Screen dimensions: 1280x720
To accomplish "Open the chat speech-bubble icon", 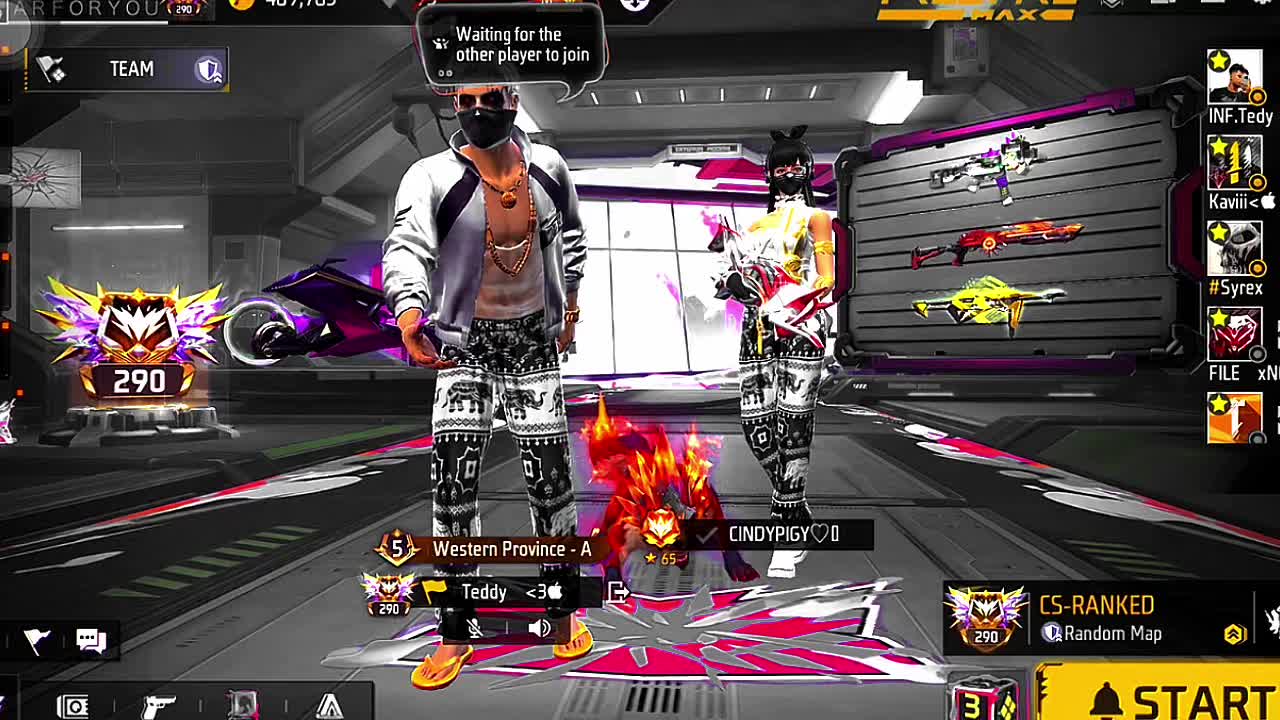I will 91,640.
